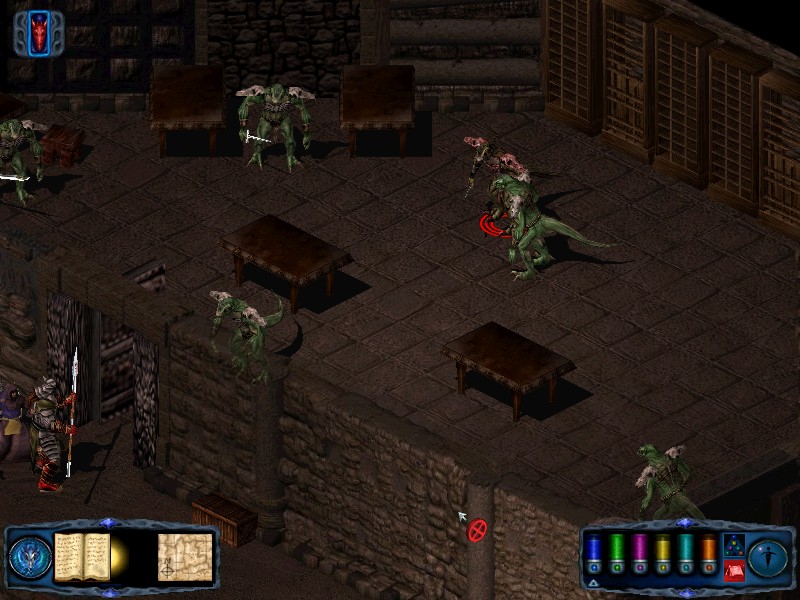Screen dimensions: 800x600
Task: Select the yellow vial button
Action: [x=663, y=553]
